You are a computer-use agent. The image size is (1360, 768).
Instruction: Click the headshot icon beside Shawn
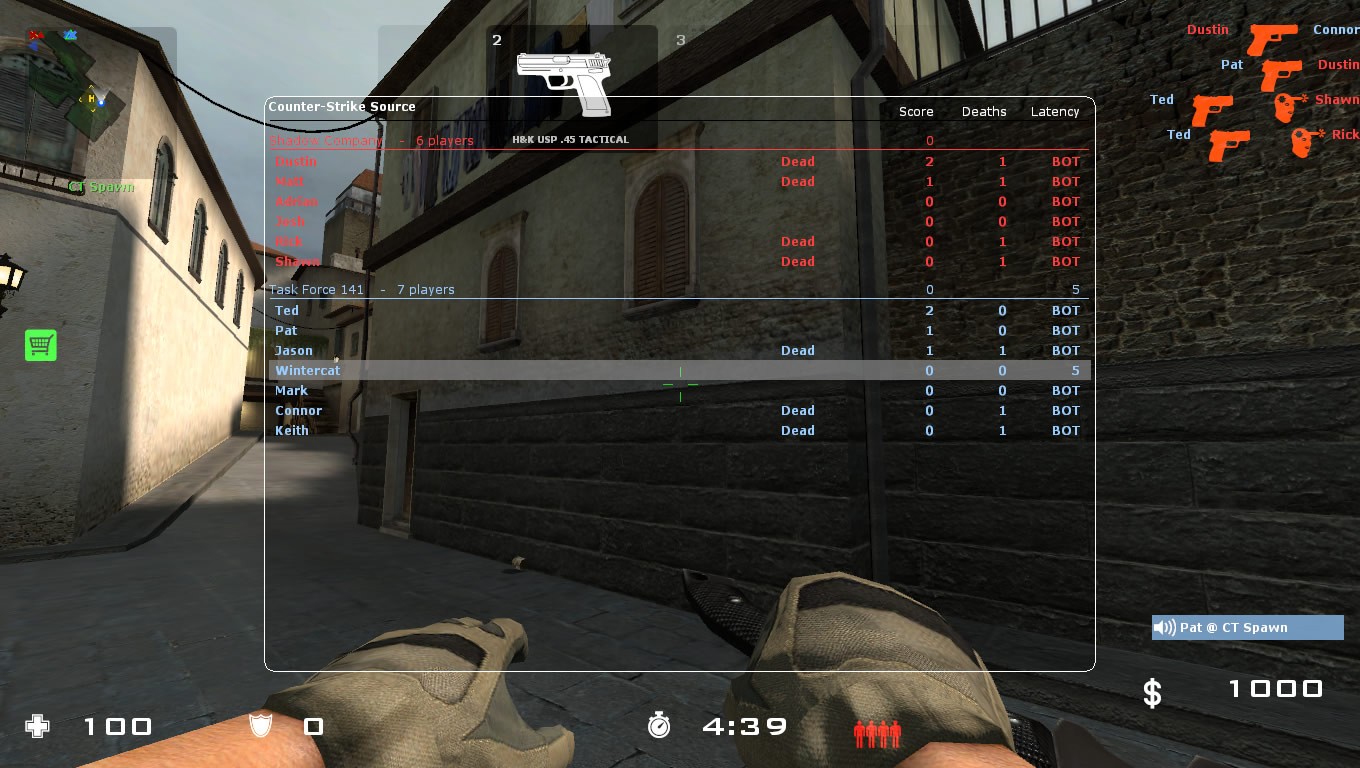[1284, 105]
